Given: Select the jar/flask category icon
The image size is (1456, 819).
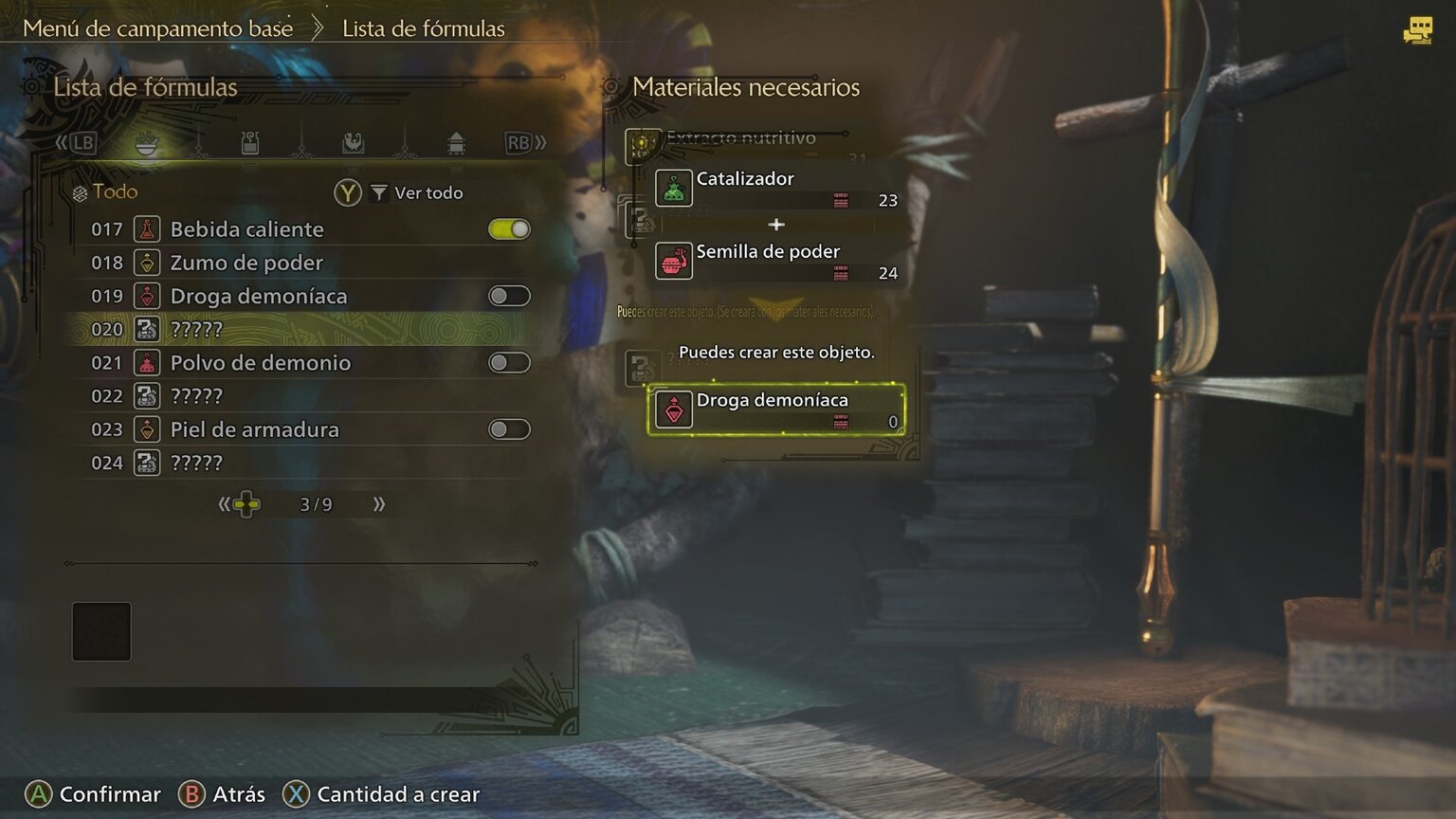Looking at the screenshot, I should (249, 143).
